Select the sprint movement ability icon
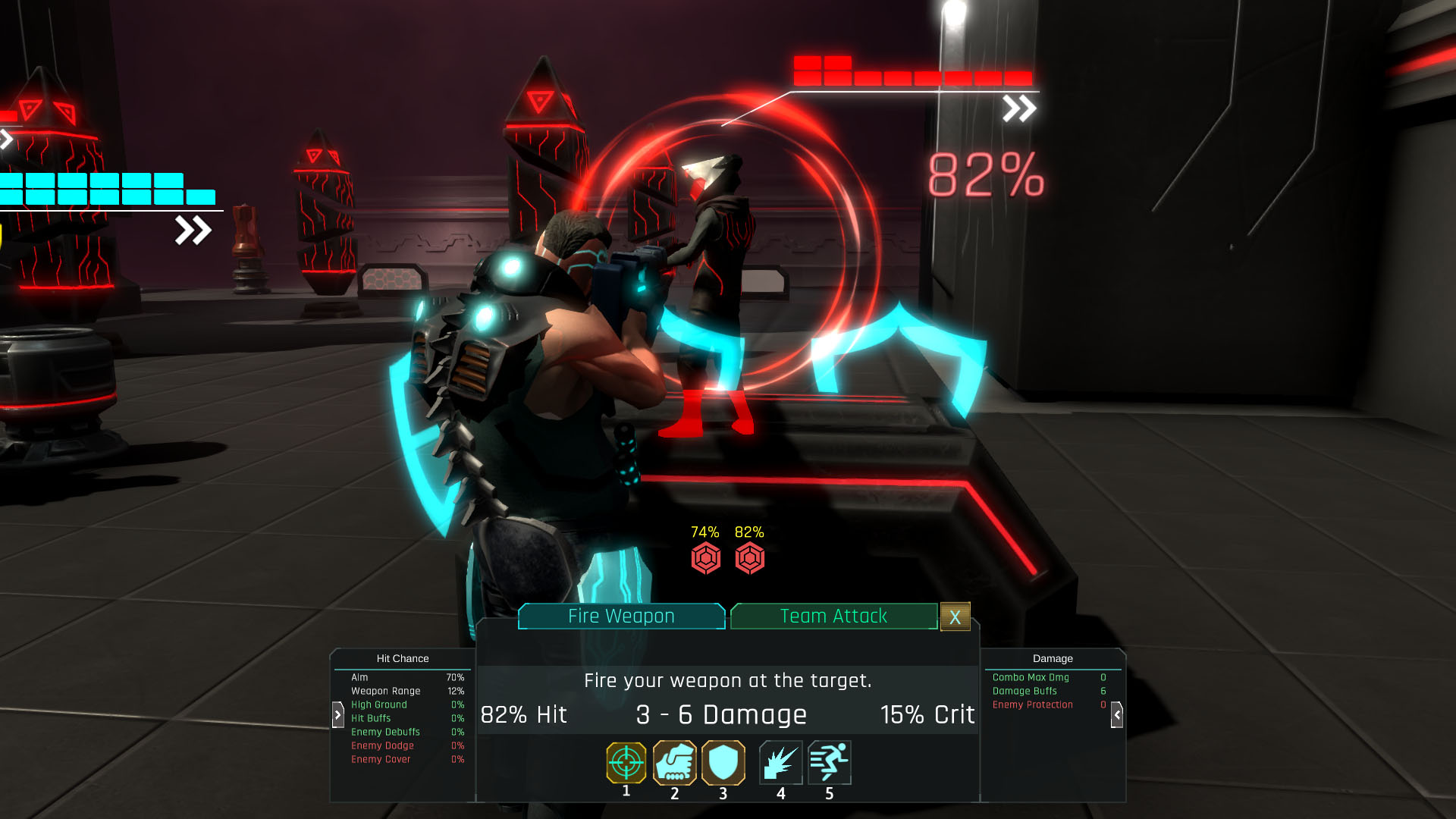 pos(830,764)
